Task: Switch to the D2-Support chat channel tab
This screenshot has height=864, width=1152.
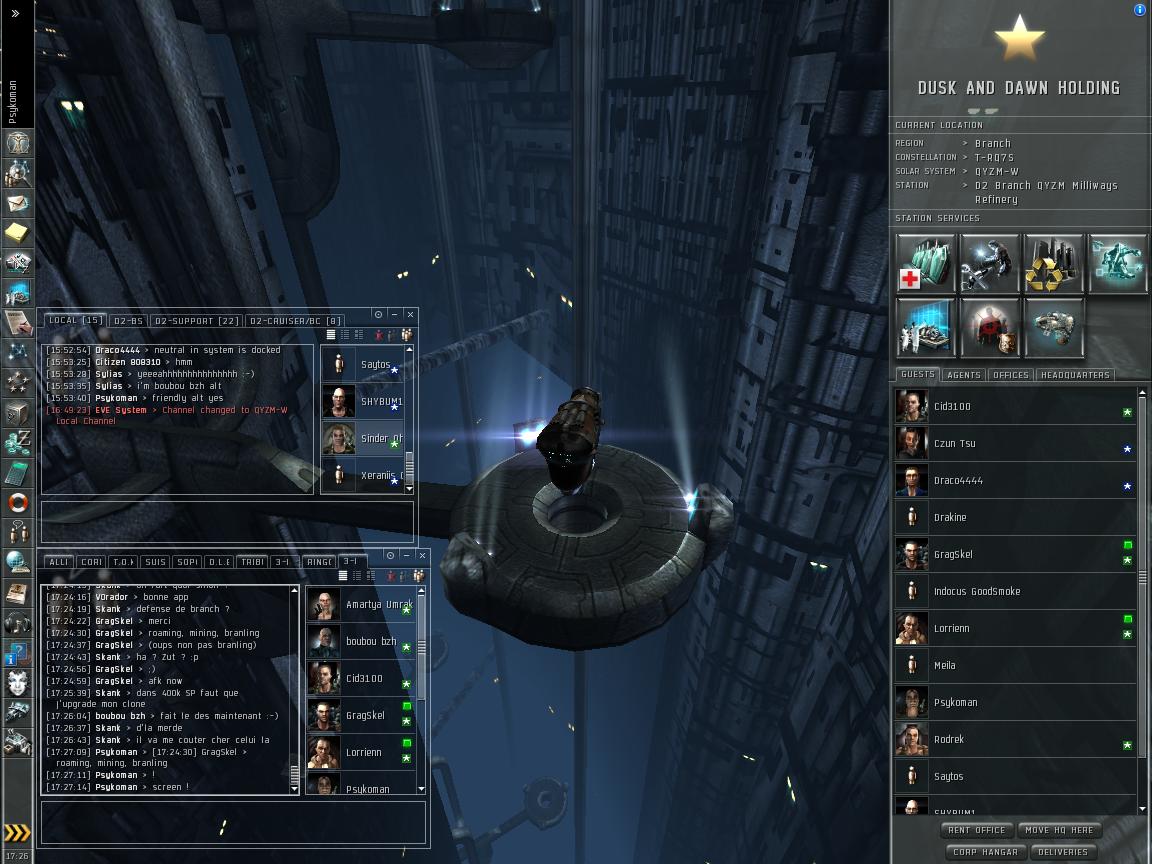Action: coord(197,321)
